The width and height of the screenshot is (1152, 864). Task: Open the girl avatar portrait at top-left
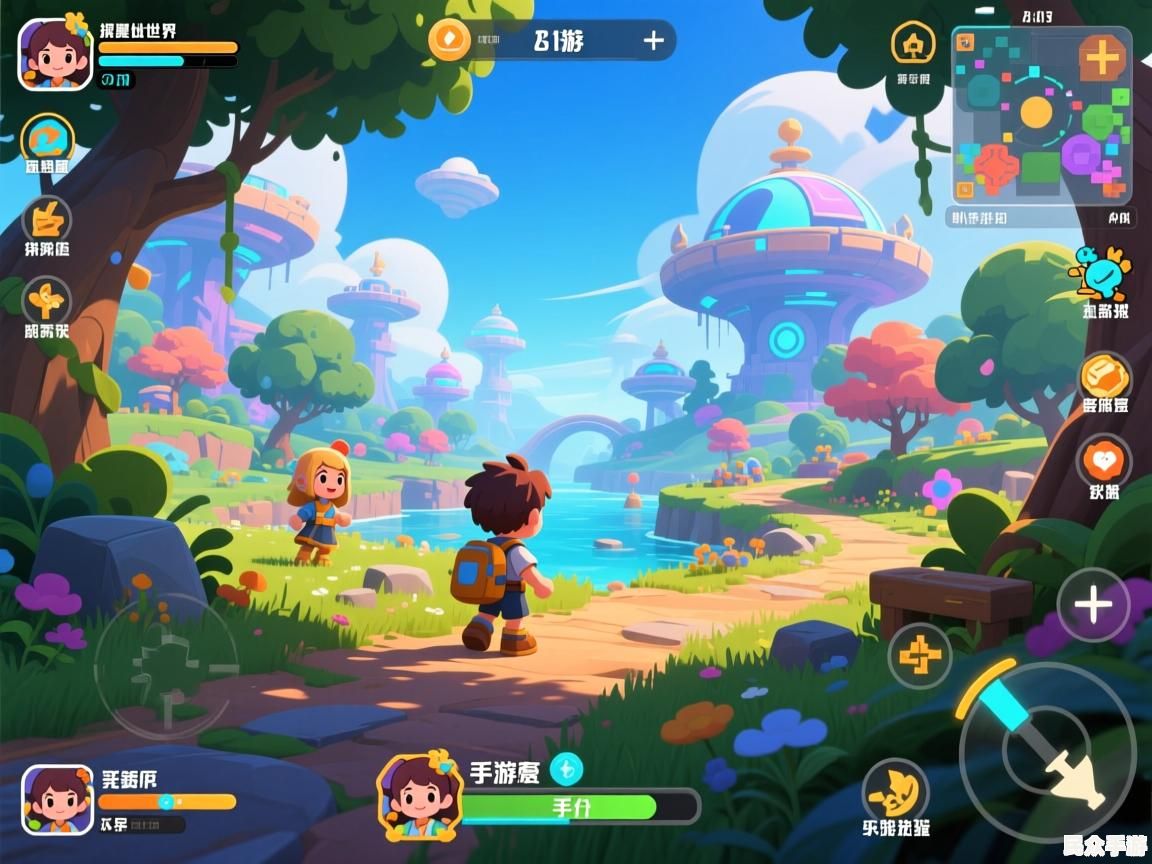coord(56,54)
